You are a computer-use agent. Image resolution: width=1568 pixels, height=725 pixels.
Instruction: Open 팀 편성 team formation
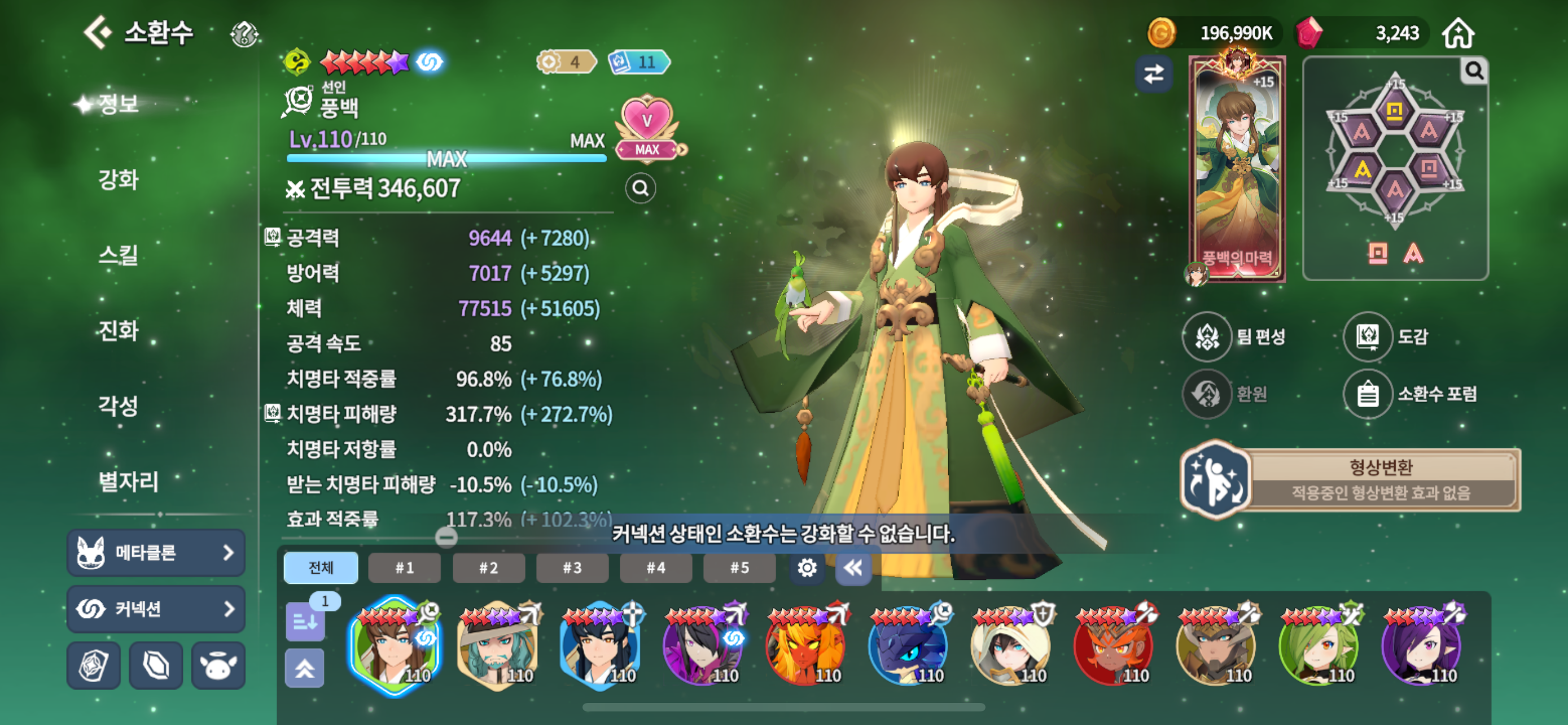coord(1234,337)
